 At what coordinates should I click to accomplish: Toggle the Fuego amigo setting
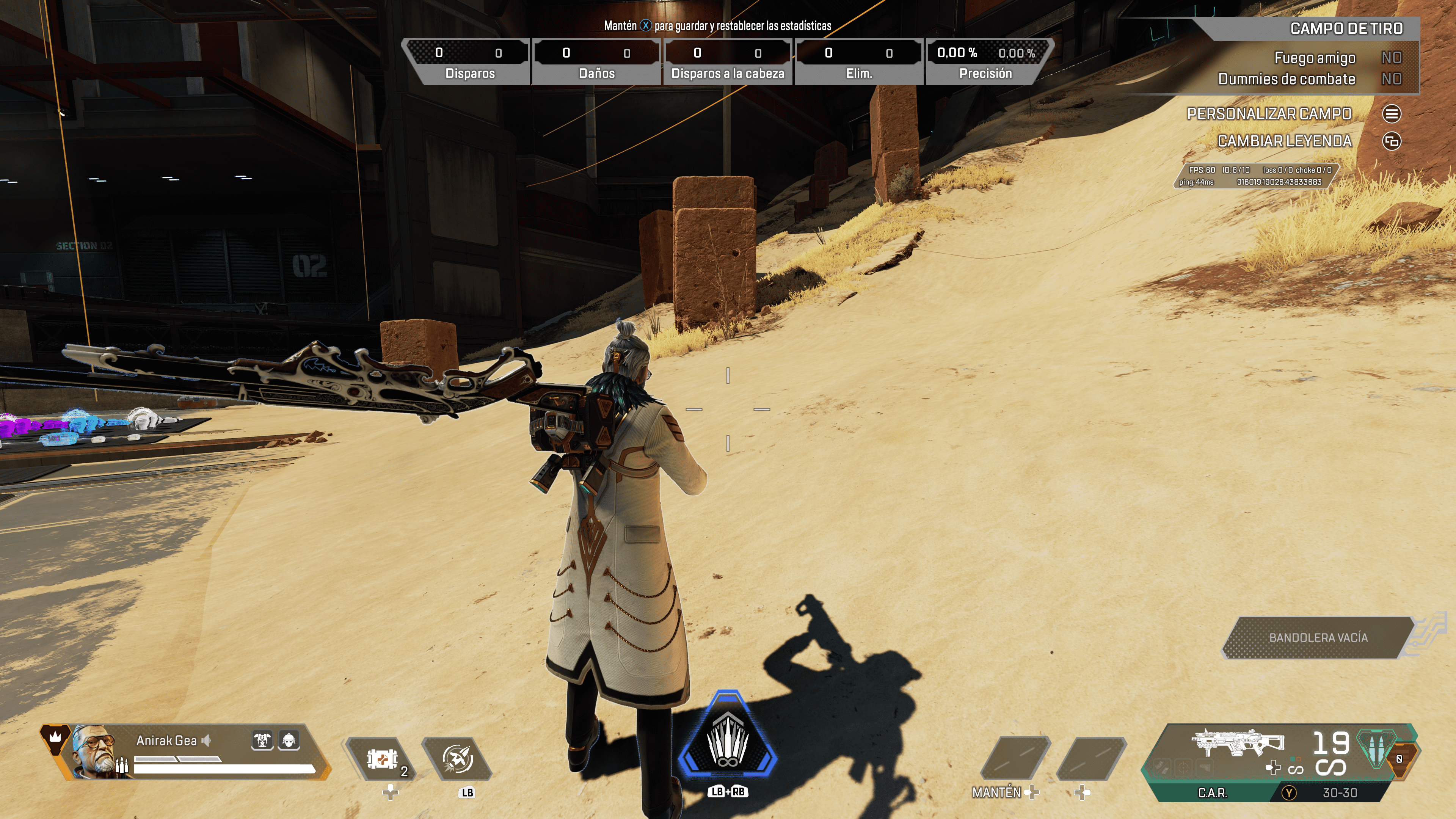tap(1391, 58)
